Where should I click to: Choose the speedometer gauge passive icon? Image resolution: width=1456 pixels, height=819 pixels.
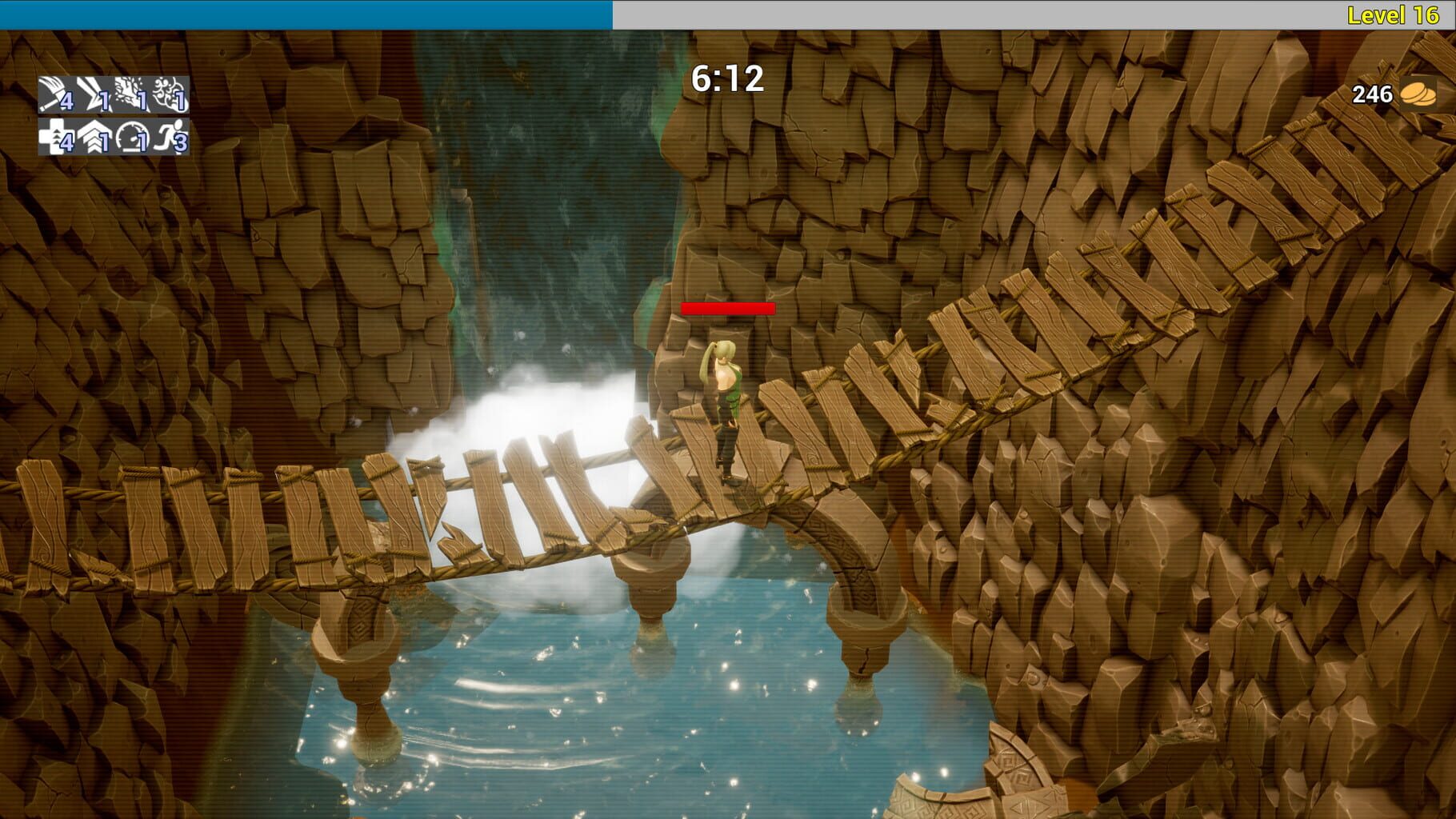click(x=131, y=137)
